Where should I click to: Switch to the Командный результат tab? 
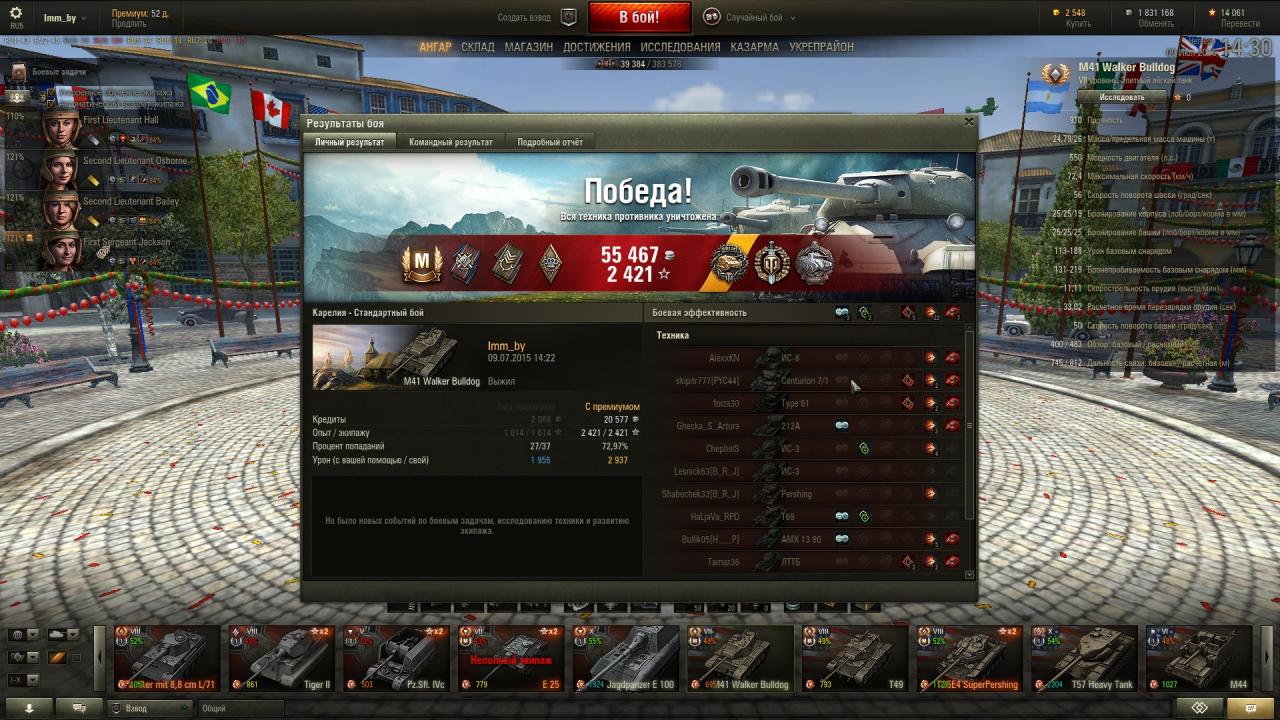pyautogui.click(x=450, y=142)
